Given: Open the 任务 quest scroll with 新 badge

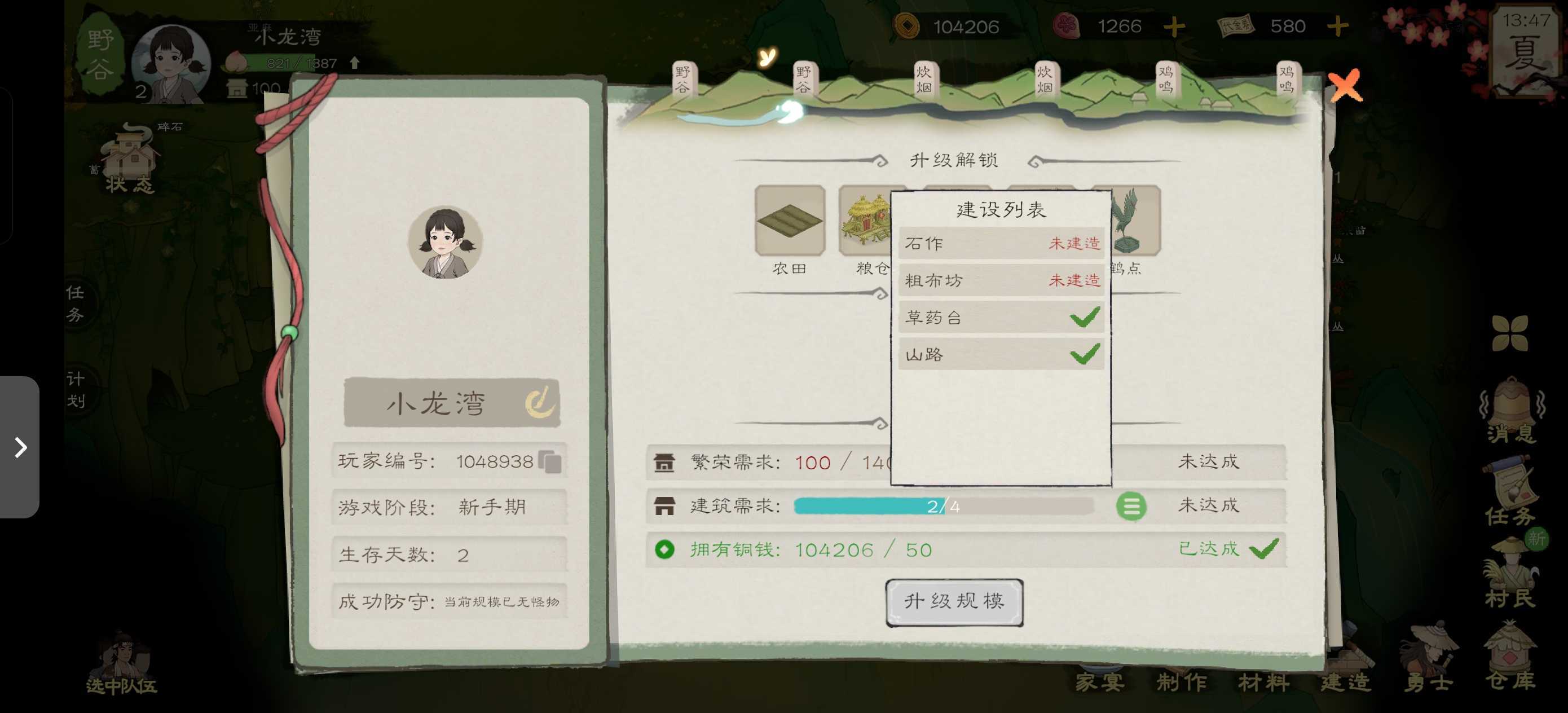Looking at the screenshot, I should tap(1509, 487).
